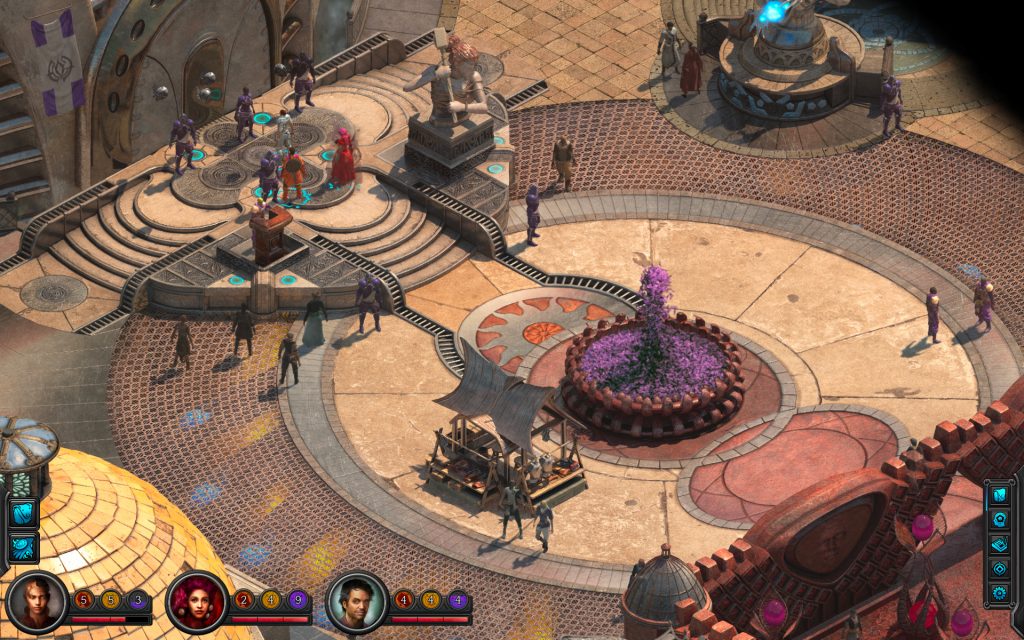1024x640 pixels.
Task: Activate the lower left ability icon
Action: click(22, 546)
